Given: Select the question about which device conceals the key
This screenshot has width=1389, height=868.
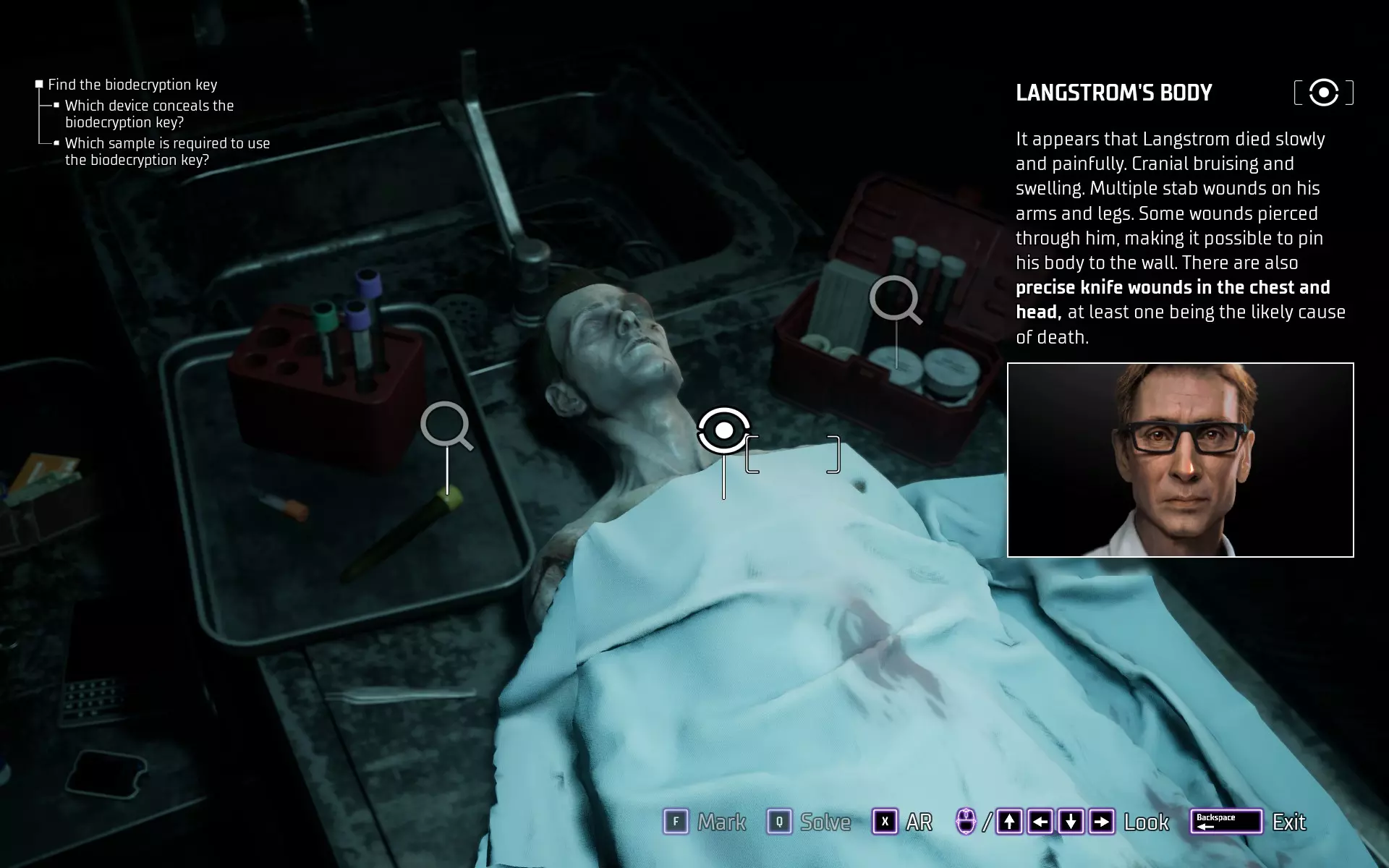Looking at the screenshot, I should pos(149,114).
